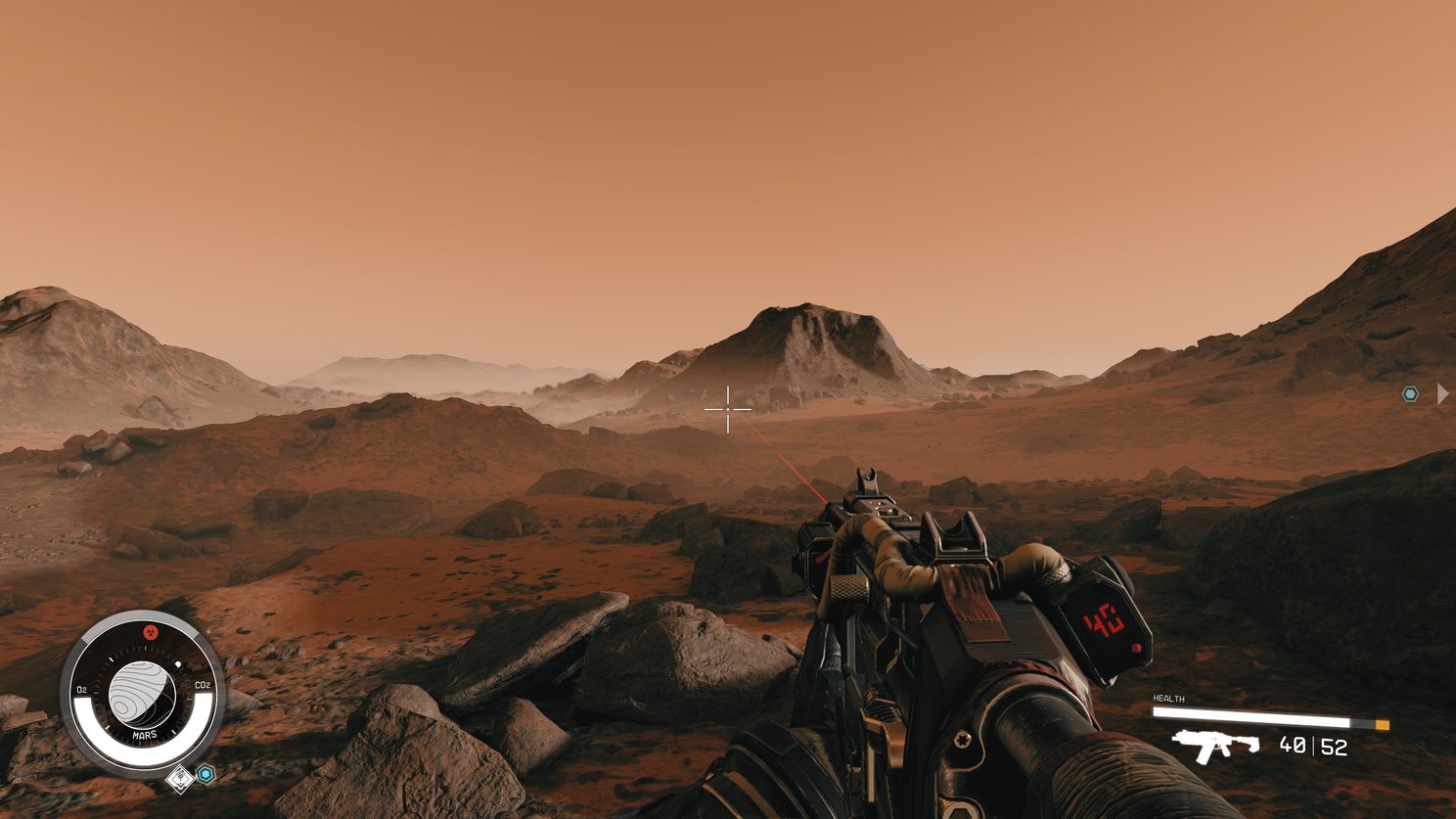Image resolution: width=1456 pixels, height=819 pixels.
Task: Expand the O2/CO2 gauge arc on the watch
Action: [x=144, y=751]
